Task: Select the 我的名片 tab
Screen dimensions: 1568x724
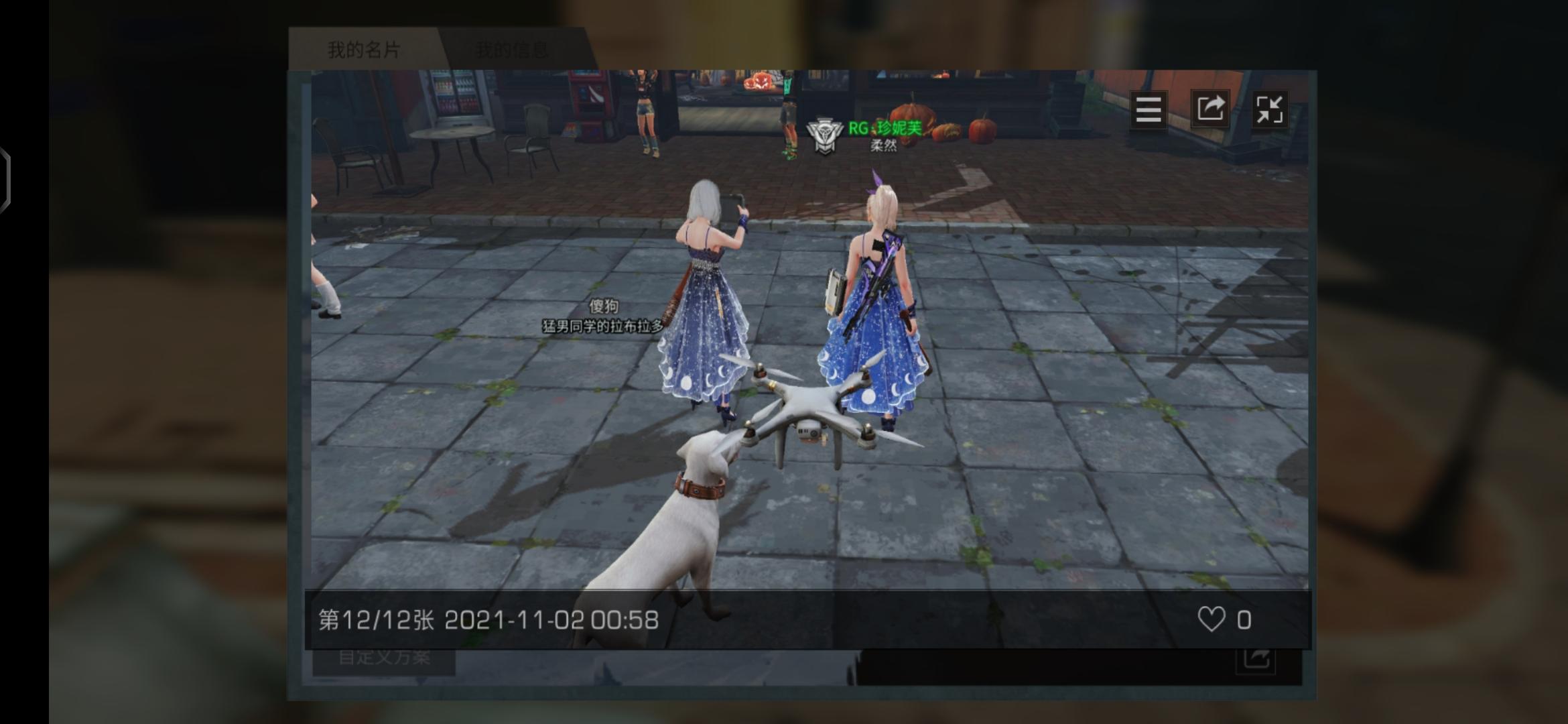Action: tap(362, 48)
